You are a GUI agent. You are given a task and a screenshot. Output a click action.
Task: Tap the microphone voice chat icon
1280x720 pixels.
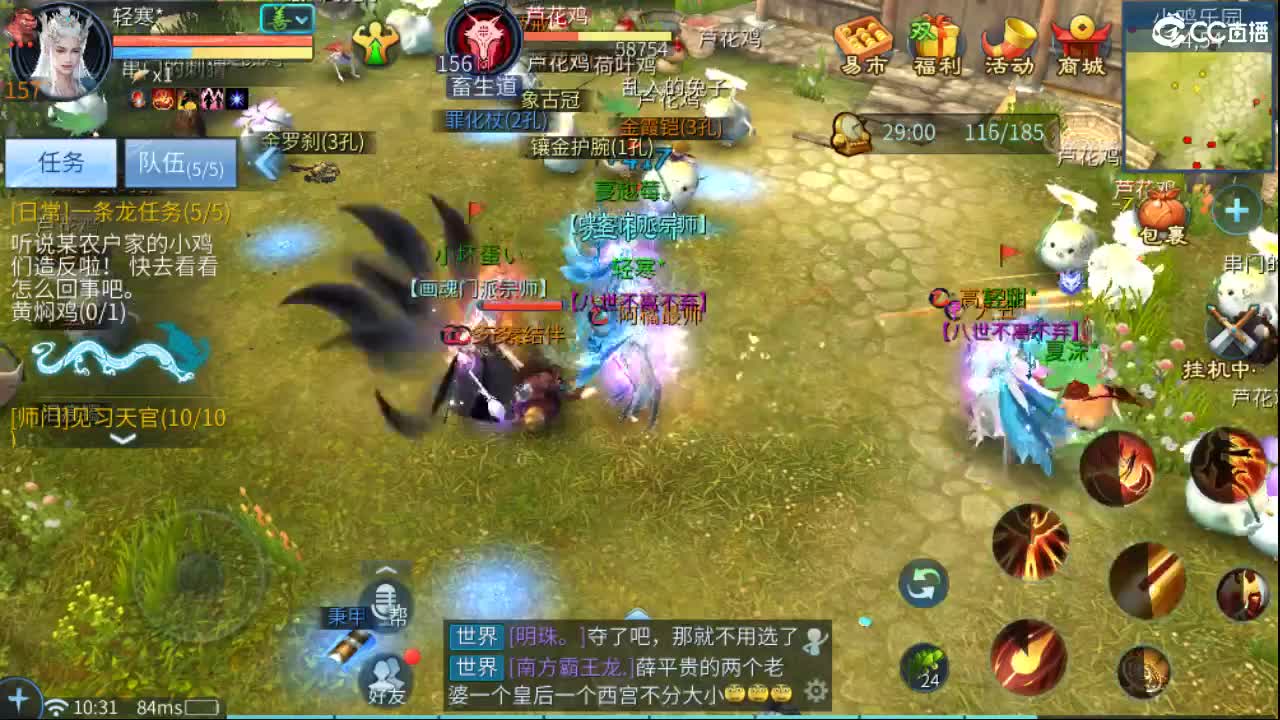[x=385, y=601]
